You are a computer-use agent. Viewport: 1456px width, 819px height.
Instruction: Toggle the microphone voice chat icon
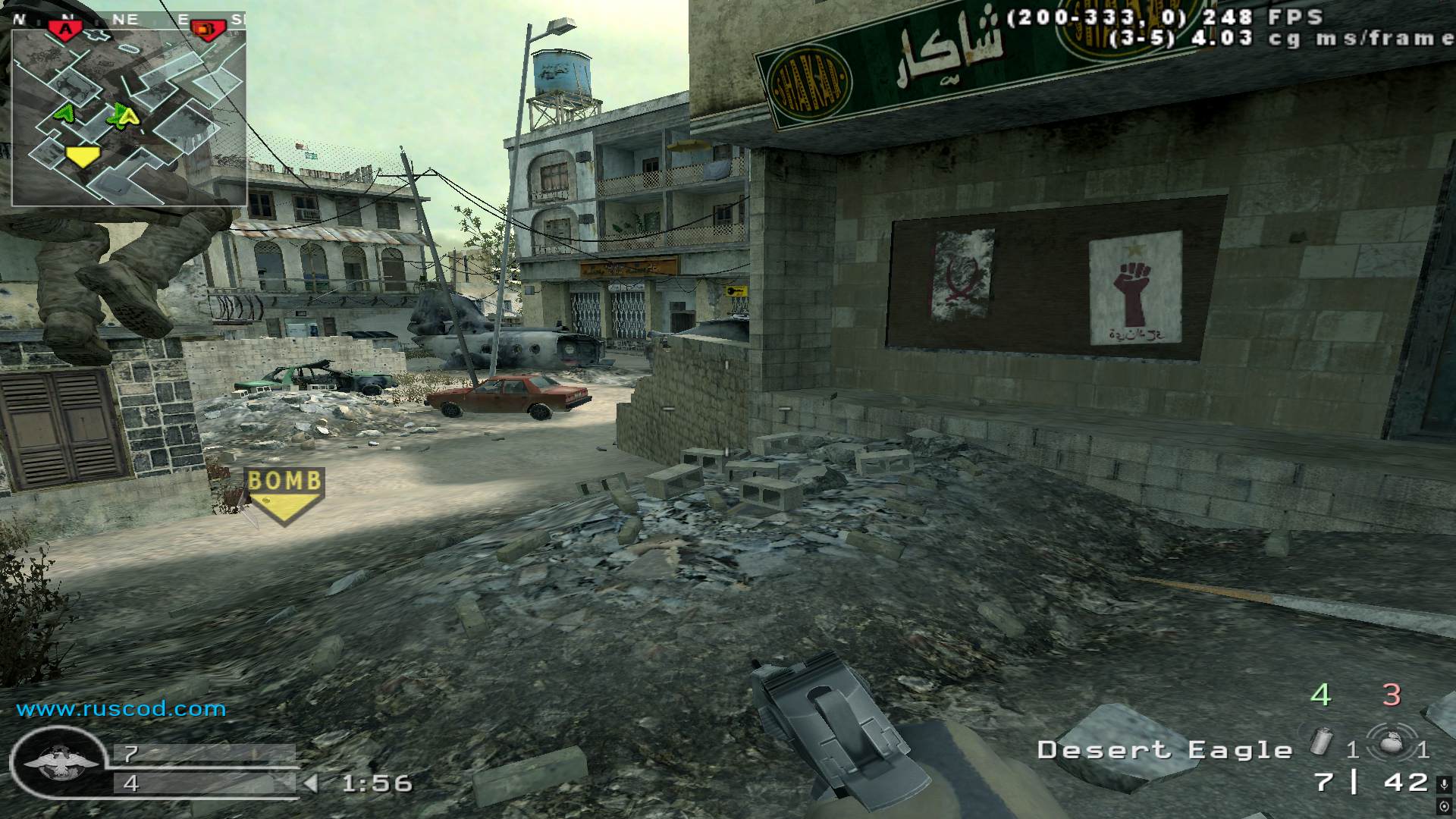pos(1445,783)
